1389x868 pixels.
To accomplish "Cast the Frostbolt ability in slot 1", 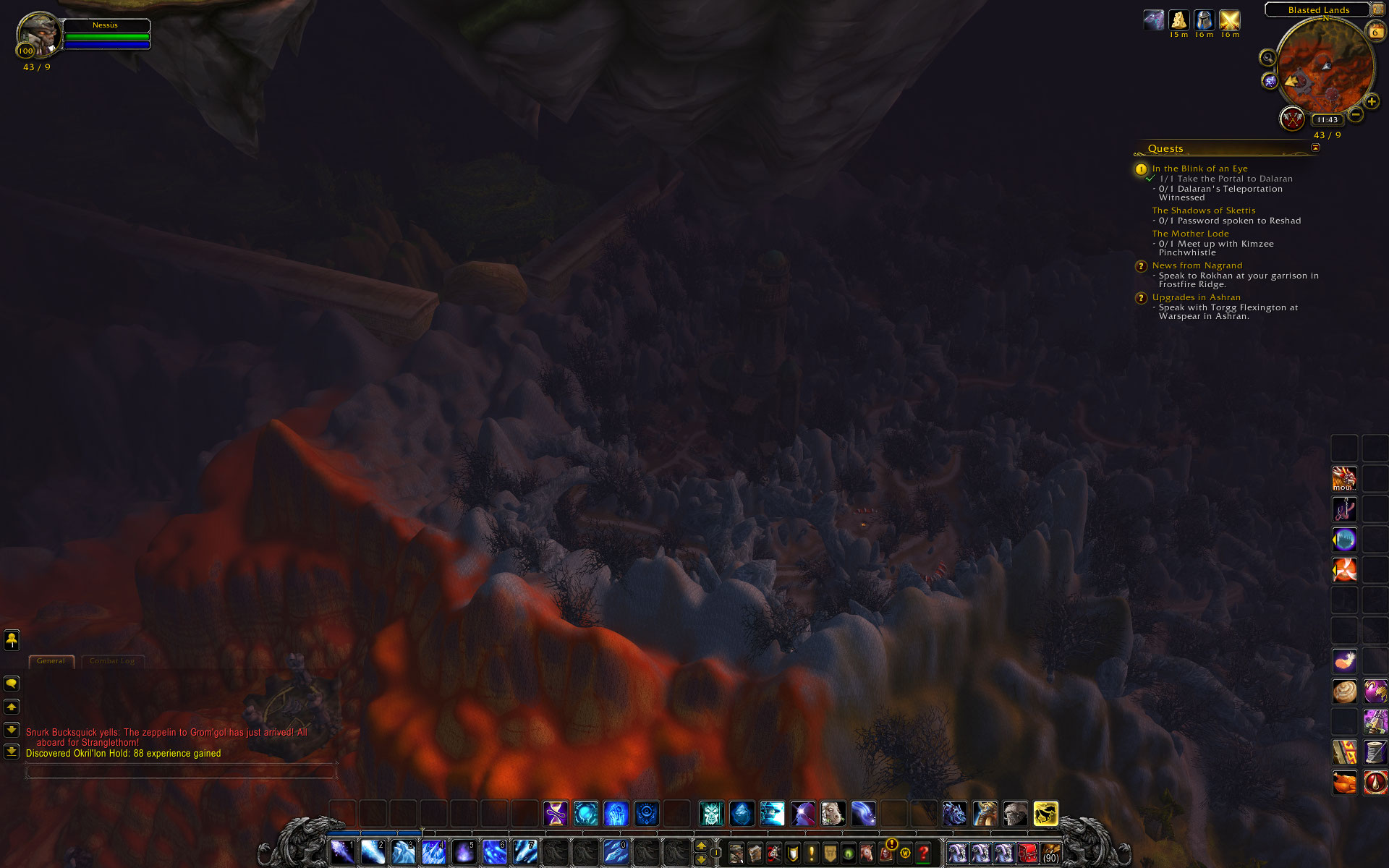I will [x=342, y=852].
